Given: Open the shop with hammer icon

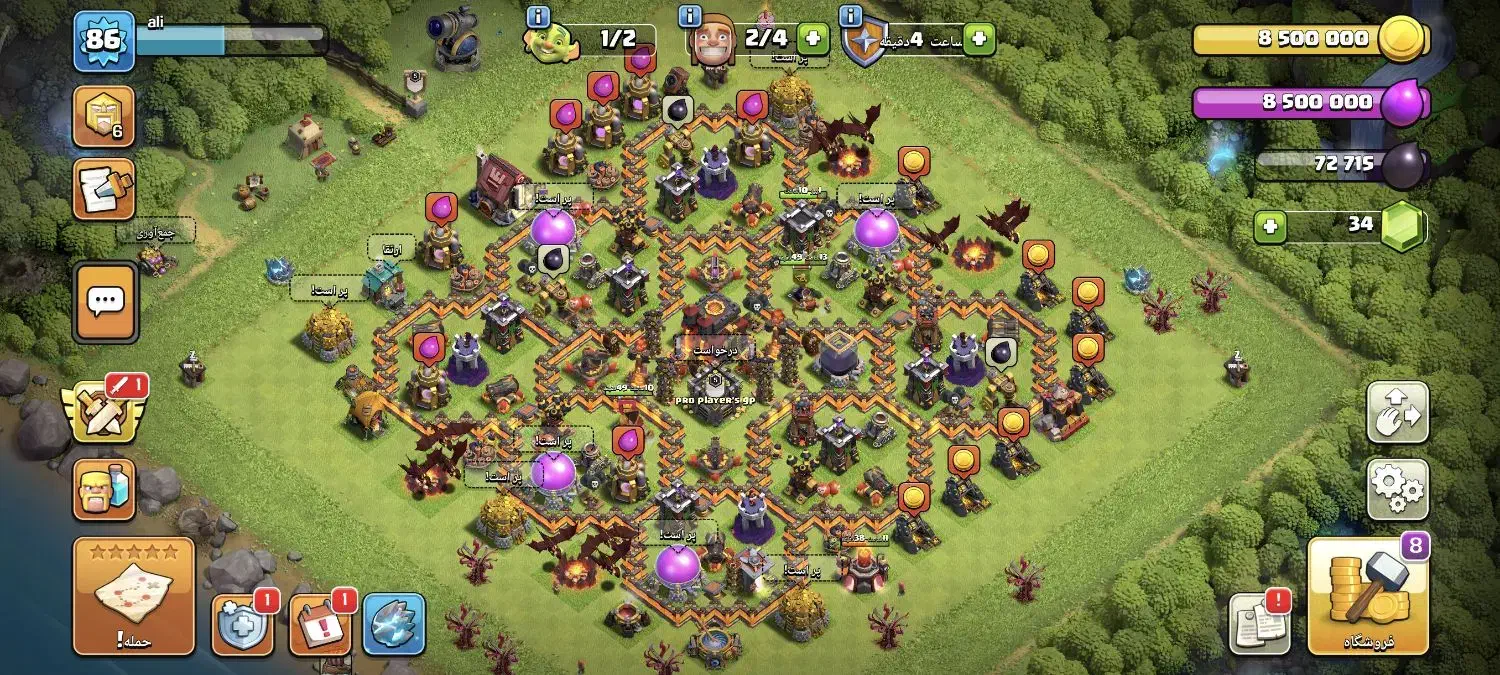Looking at the screenshot, I should 1368,596.
